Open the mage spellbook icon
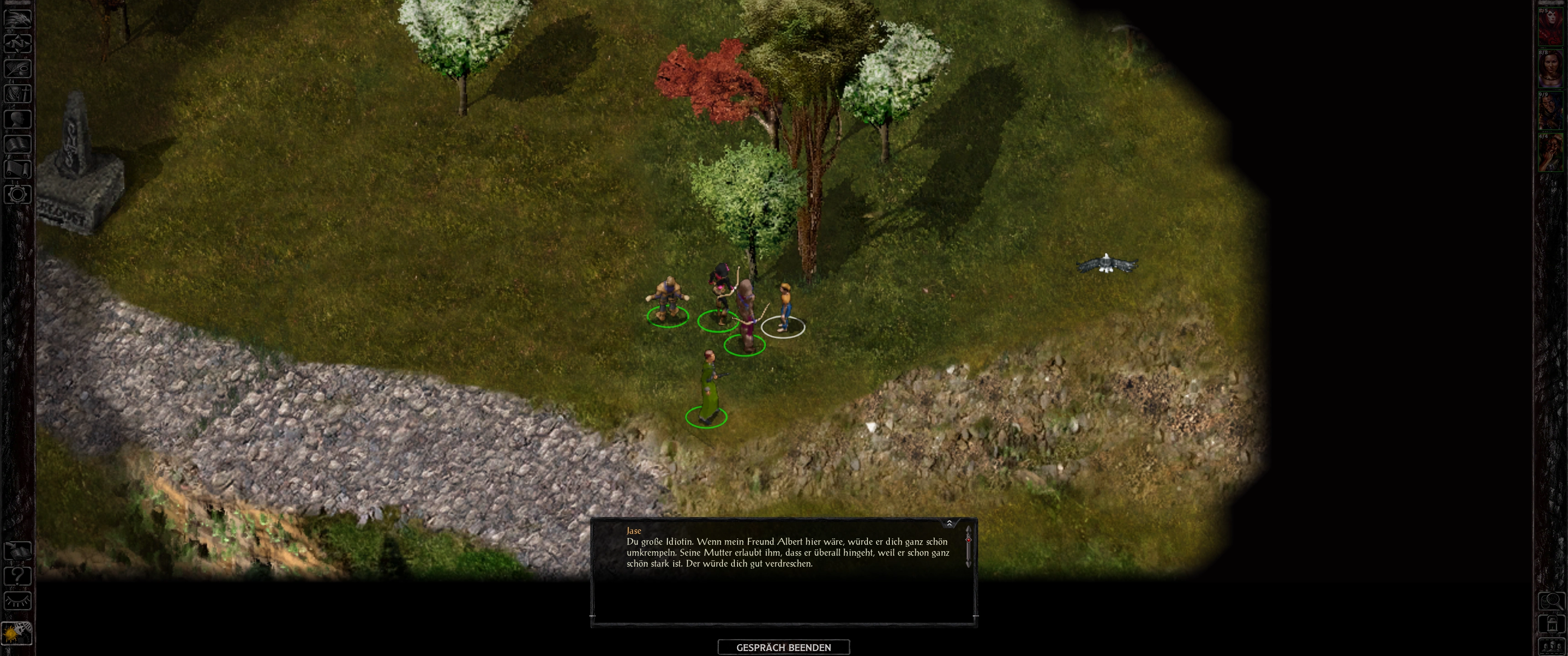This screenshot has height=656, width=1568. tap(17, 143)
